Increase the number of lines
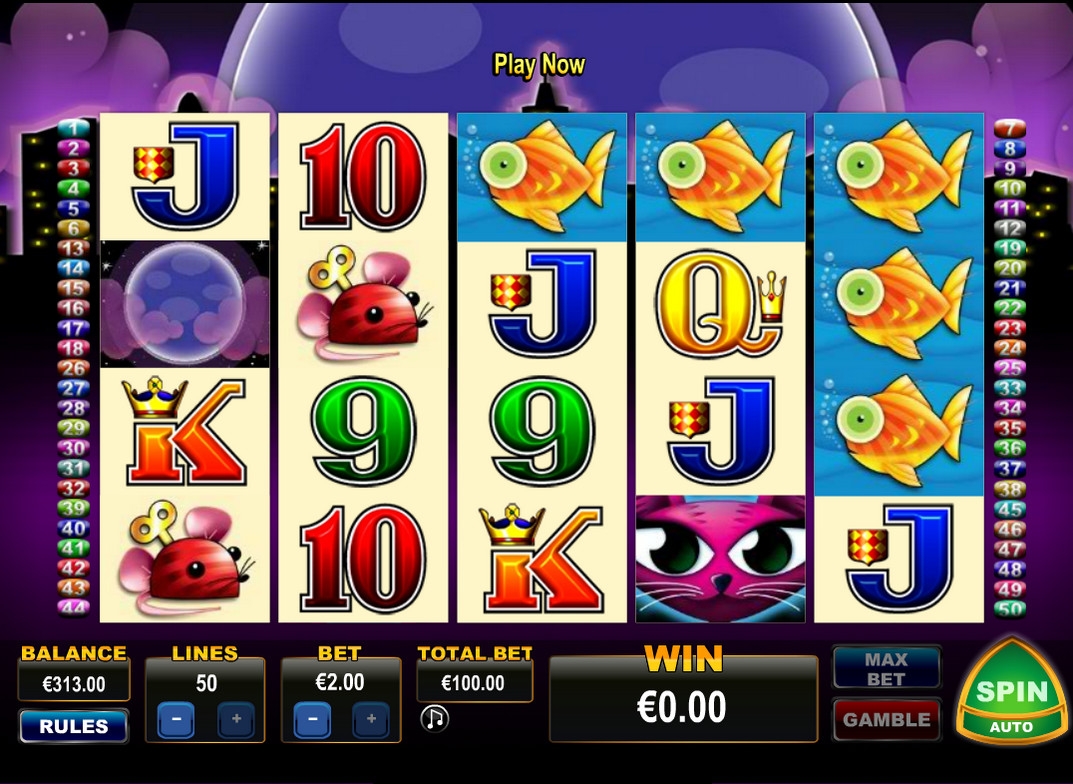This screenshot has height=784, width=1073. (236, 719)
